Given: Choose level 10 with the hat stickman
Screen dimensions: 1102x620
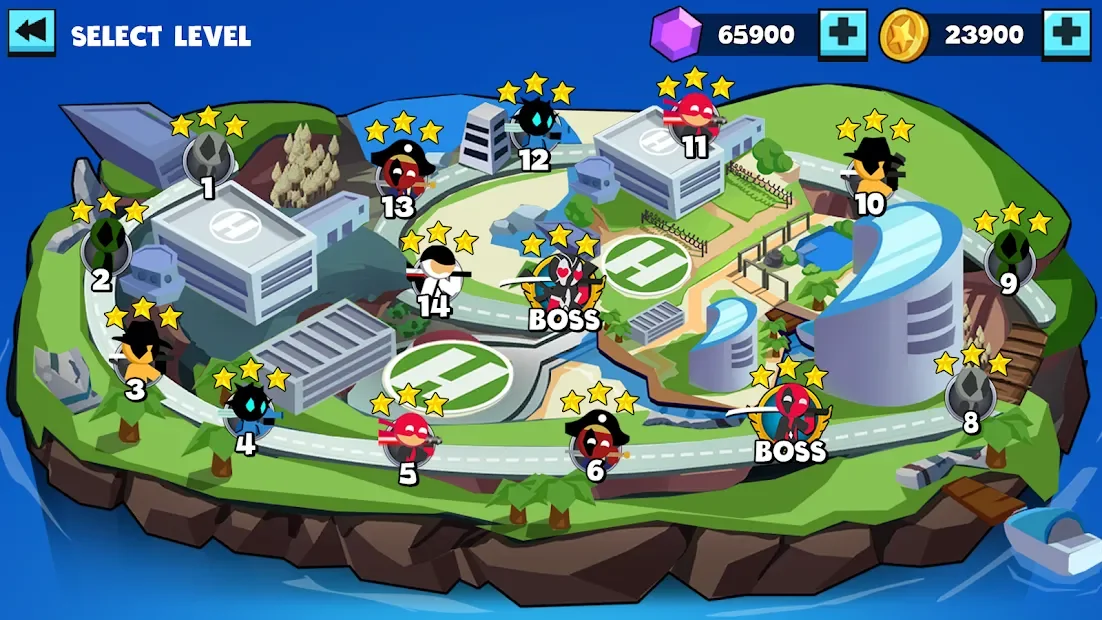Looking at the screenshot, I should (872, 169).
